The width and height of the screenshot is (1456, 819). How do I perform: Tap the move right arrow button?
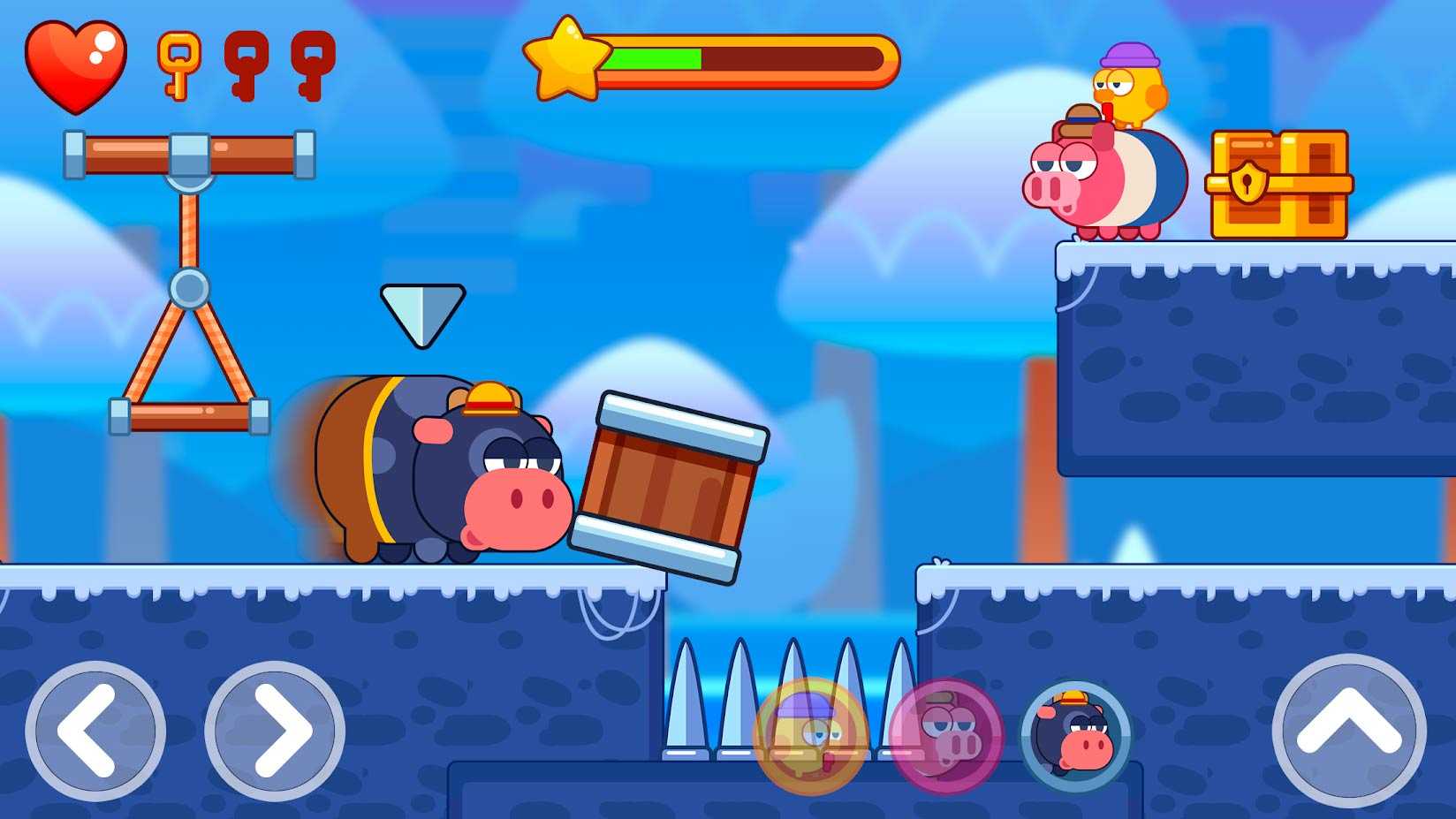point(275,731)
